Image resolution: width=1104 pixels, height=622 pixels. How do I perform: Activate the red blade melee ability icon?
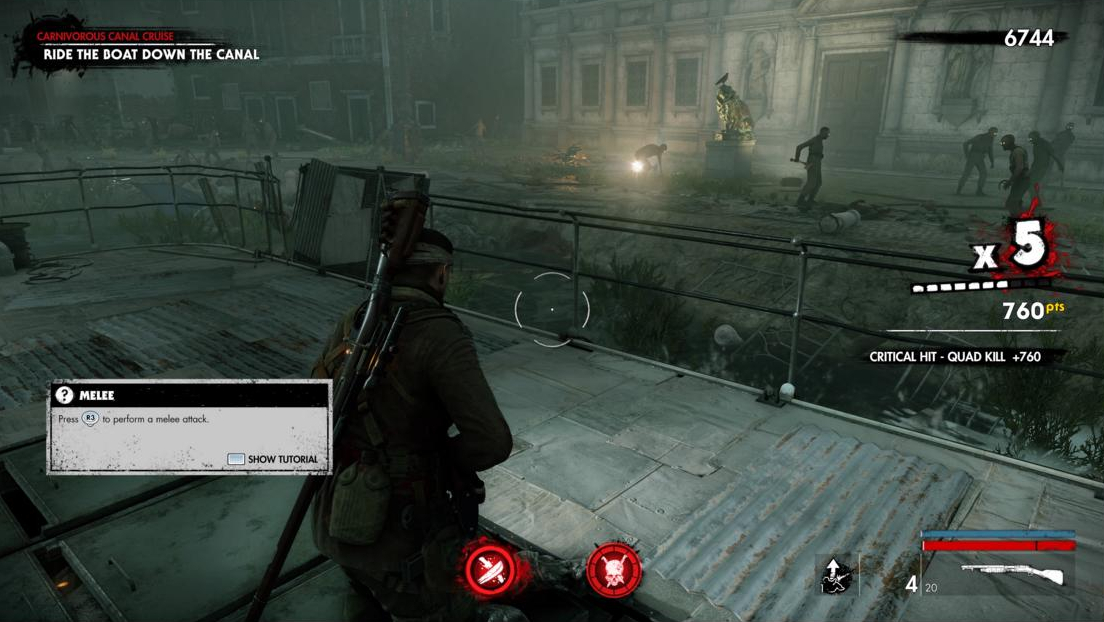tap(490, 570)
